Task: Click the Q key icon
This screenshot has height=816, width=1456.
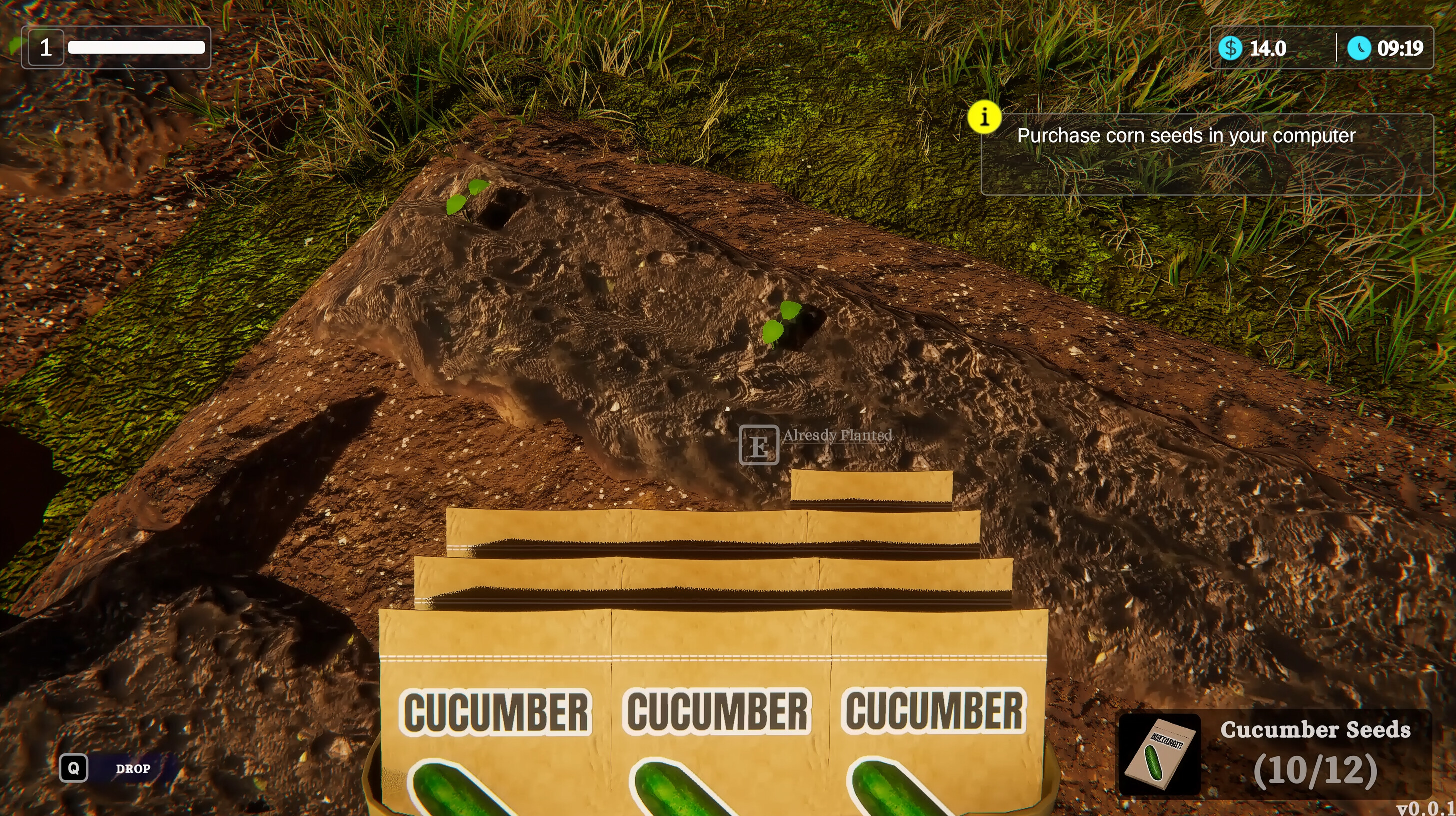Action: click(x=74, y=768)
